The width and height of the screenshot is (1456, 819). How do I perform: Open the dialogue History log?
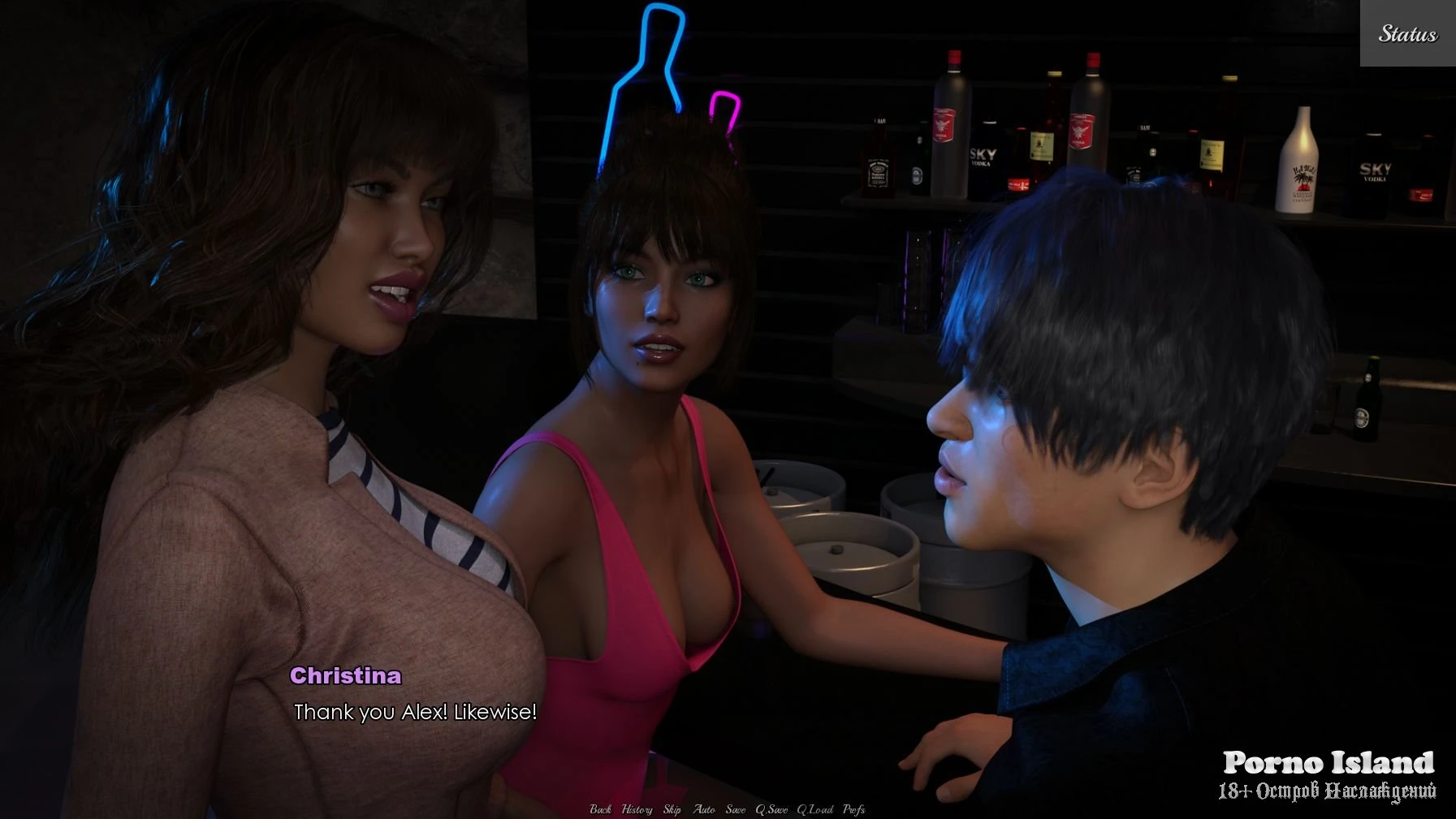(x=637, y=809)
